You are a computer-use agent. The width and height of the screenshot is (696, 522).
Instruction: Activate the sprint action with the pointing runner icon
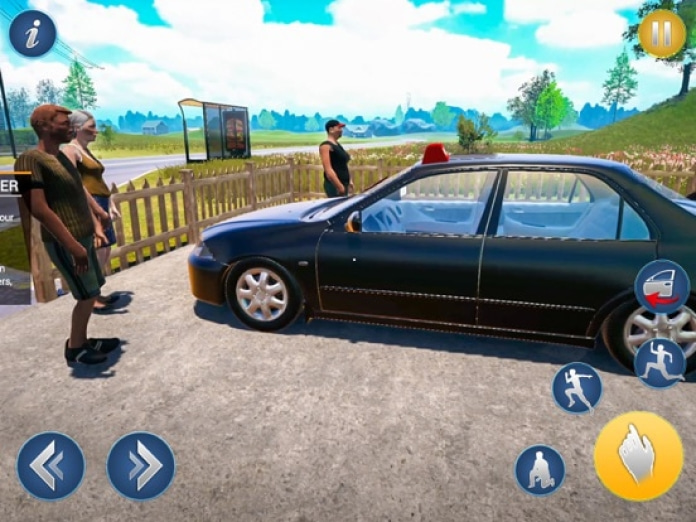point(577,388)
